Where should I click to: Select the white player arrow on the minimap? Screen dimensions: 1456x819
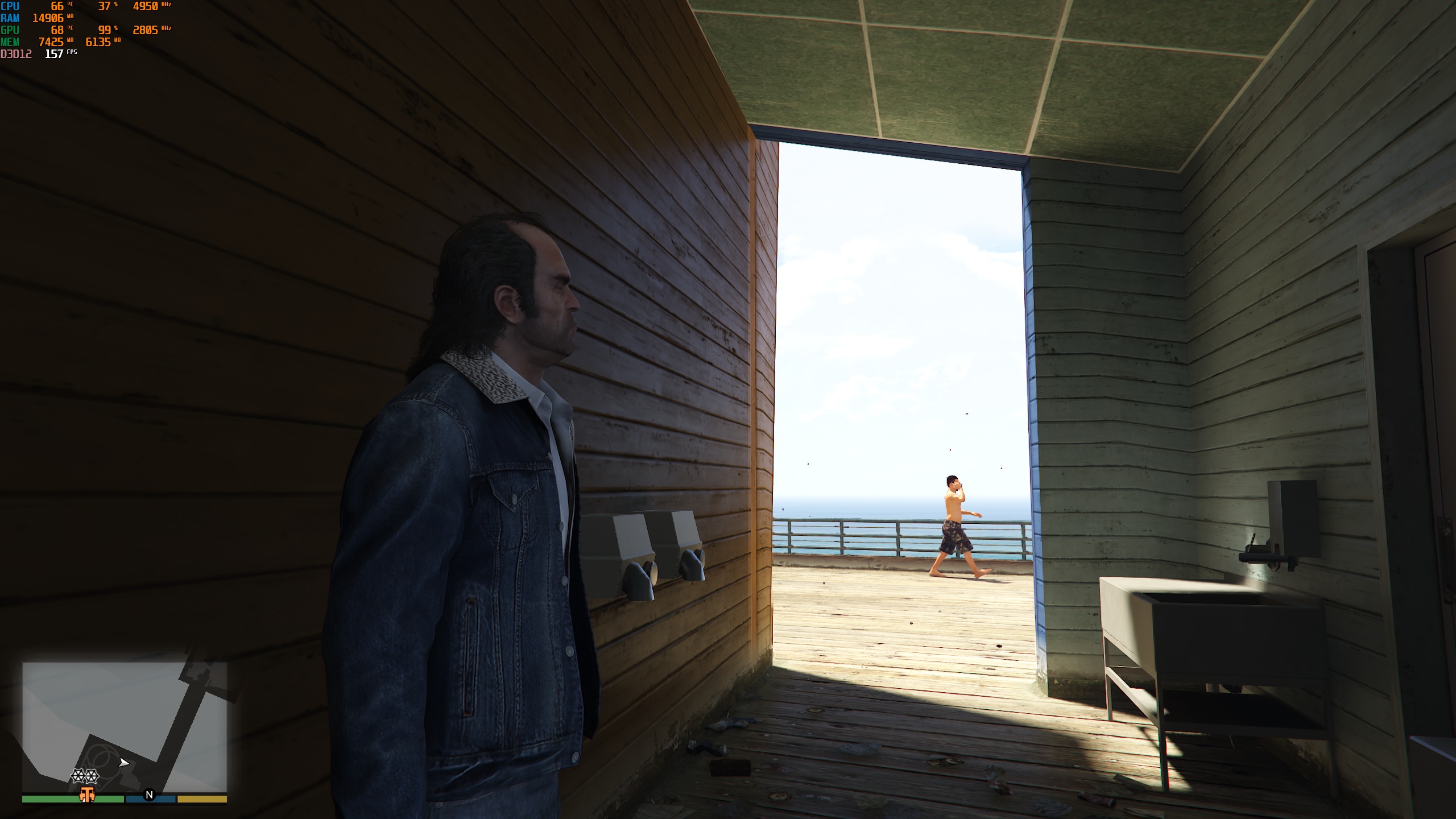tap(124, 763)
